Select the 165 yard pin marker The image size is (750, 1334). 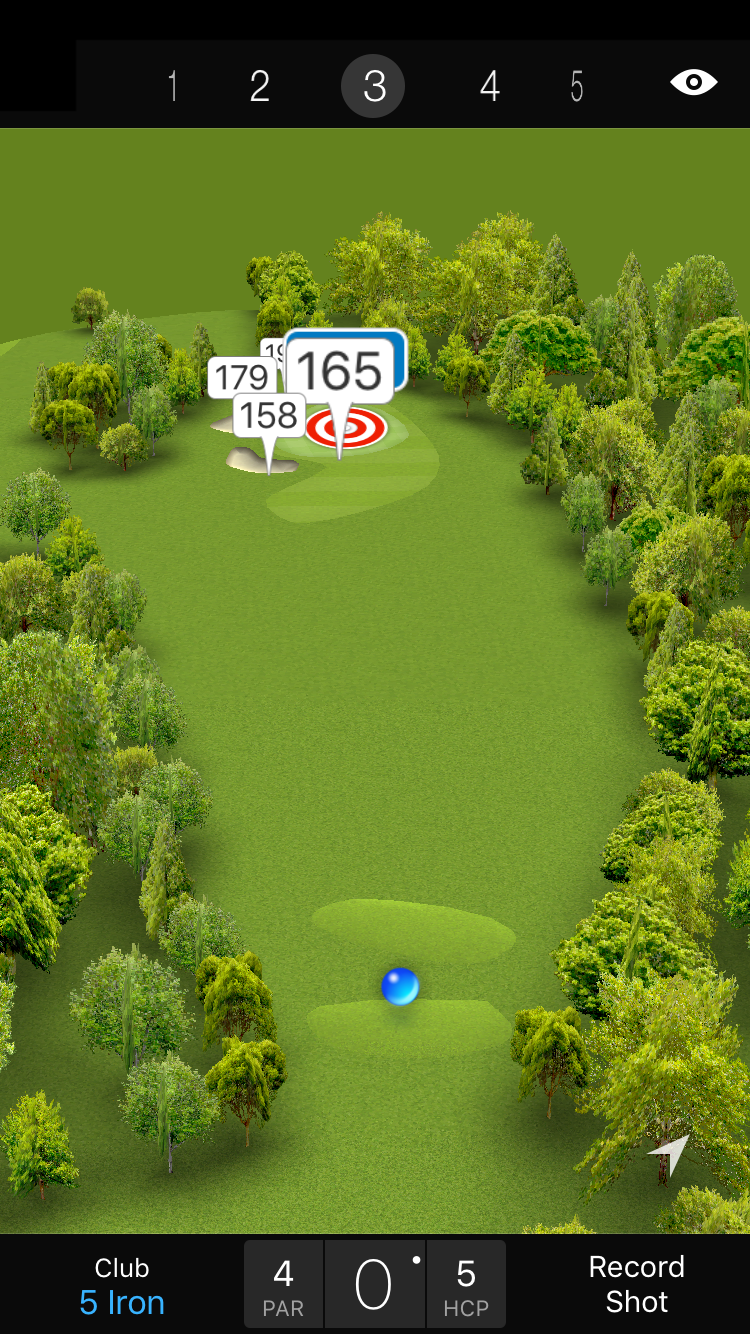pos(340,372)
